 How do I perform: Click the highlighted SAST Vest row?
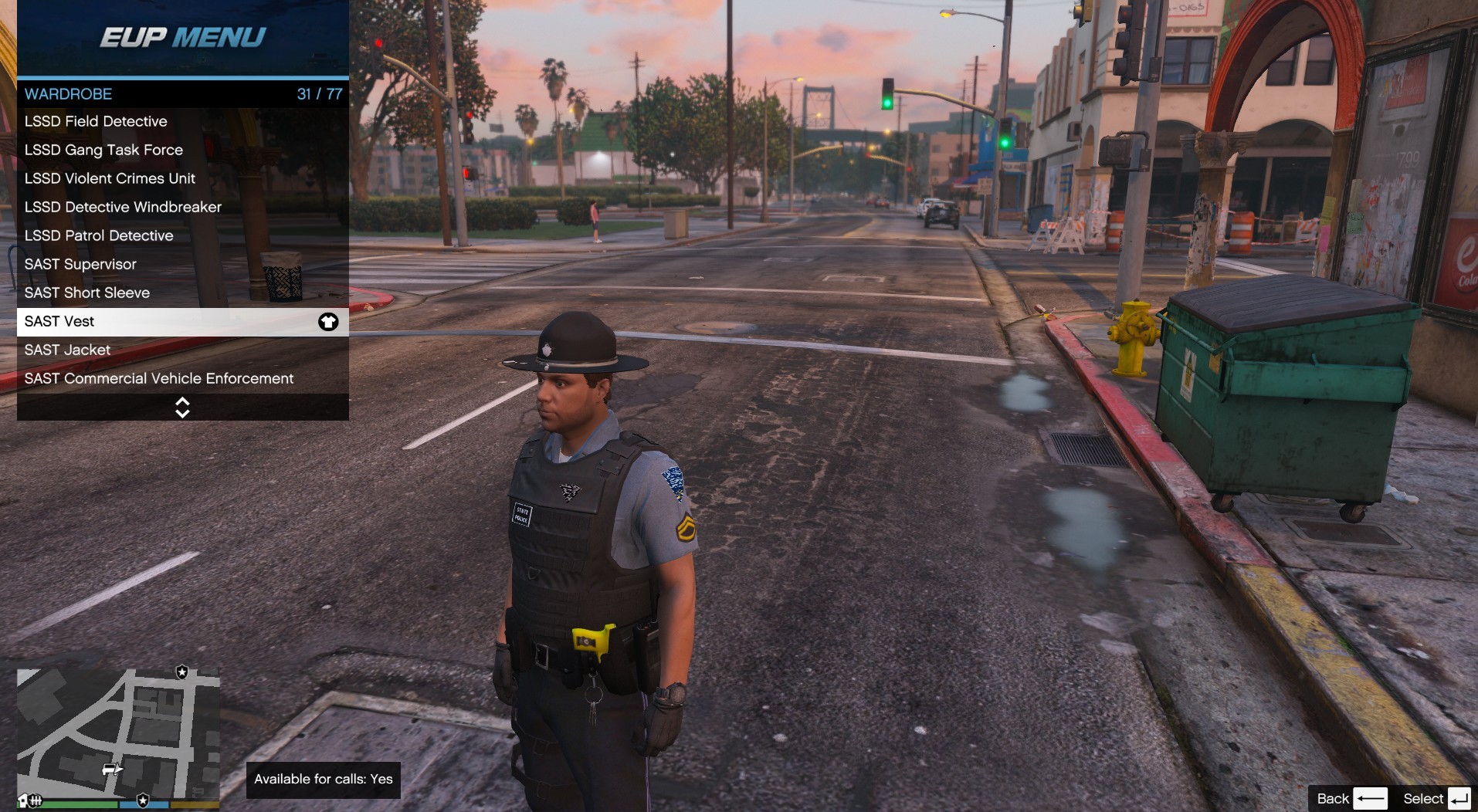click(x=182, y=321)
